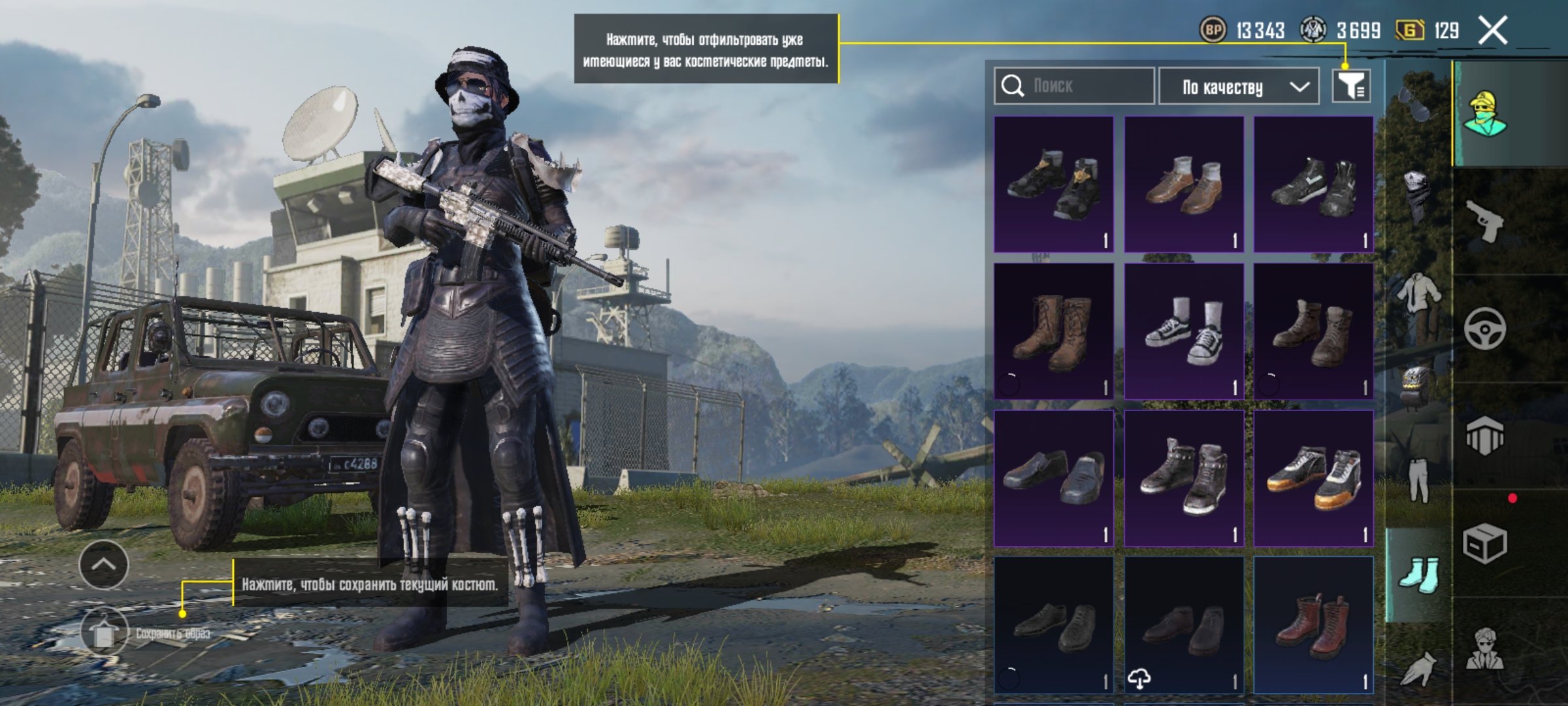
Task: Show the sunglasses eyewear category
Action: [x=1415, y=105]
